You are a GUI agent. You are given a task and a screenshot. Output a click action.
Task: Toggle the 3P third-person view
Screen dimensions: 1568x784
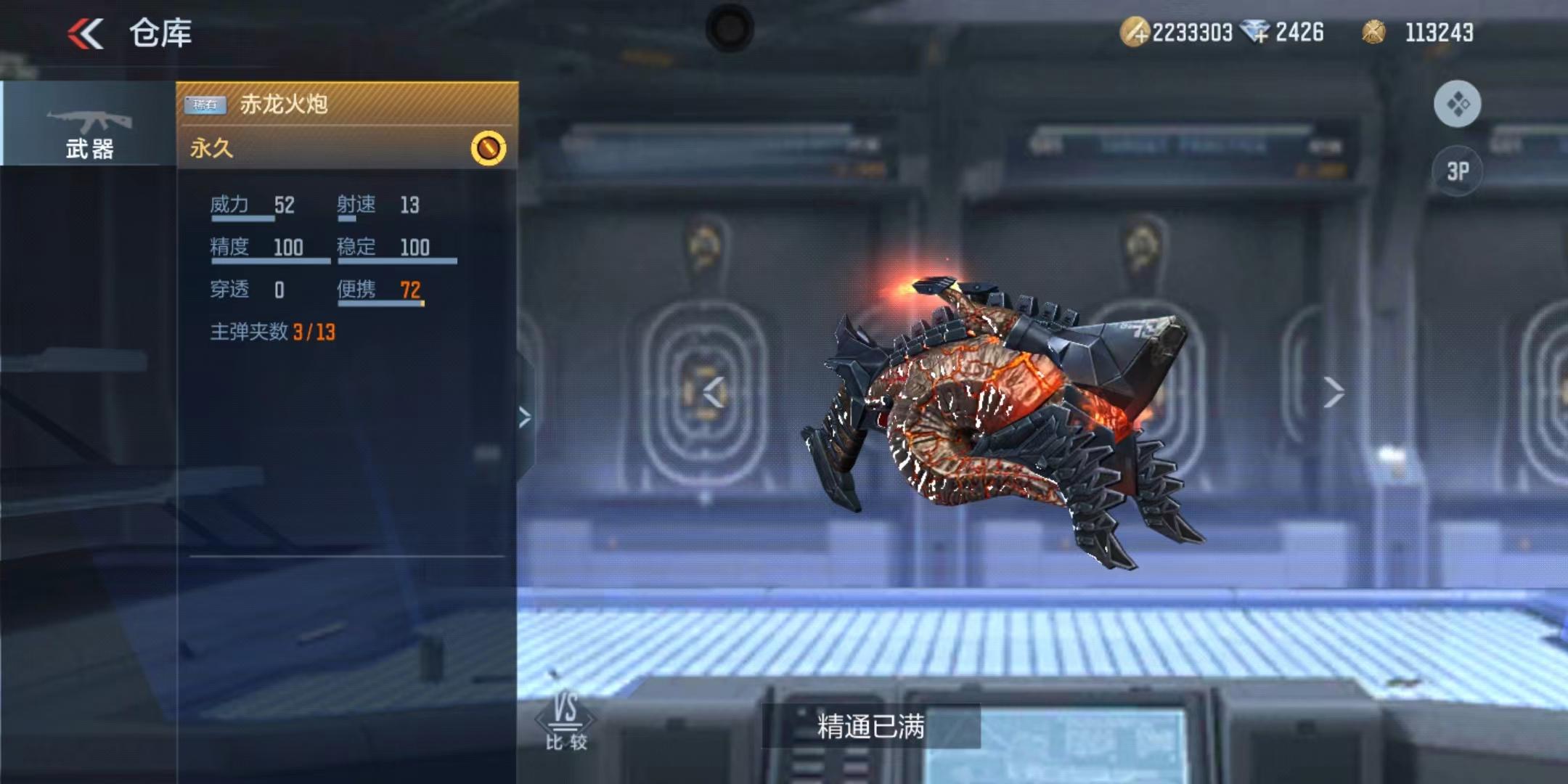1458,171
